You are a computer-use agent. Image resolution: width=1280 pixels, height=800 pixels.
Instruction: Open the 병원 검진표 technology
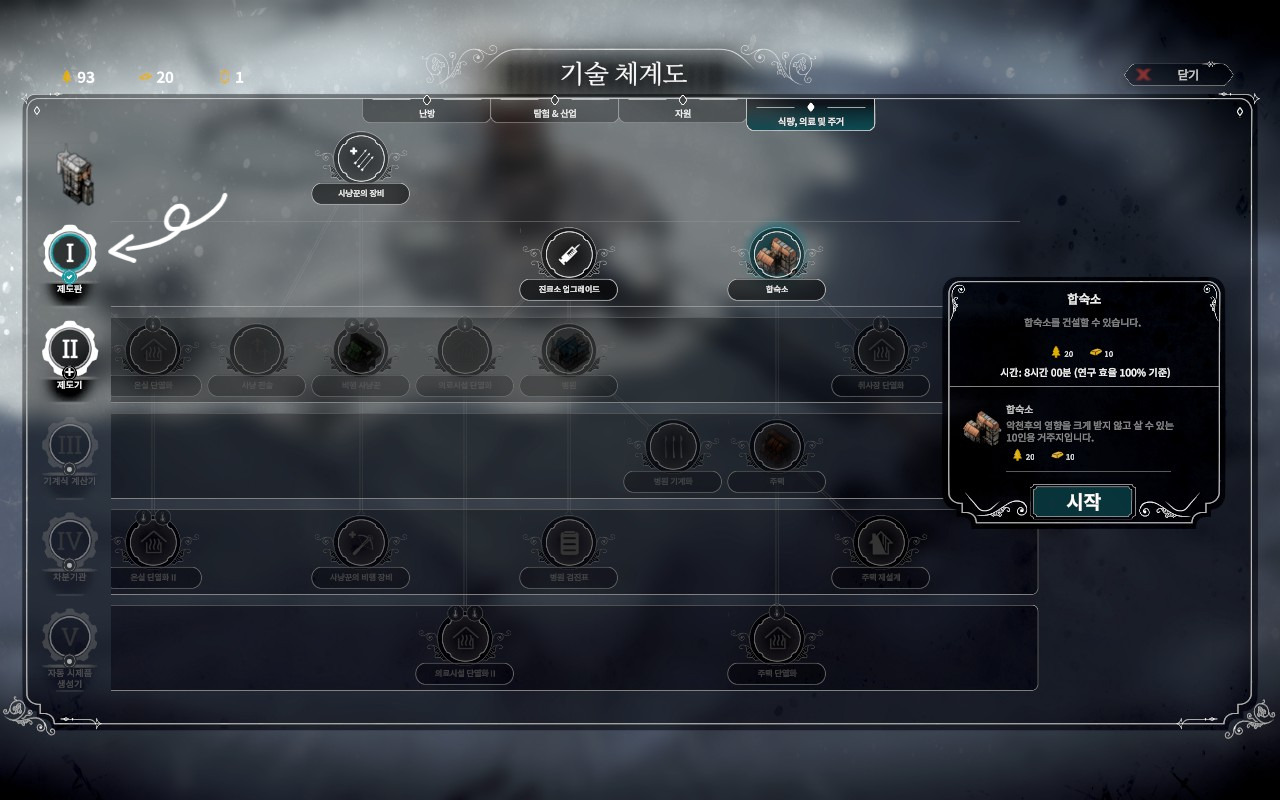pyautogui.click(x=568, y=543)
